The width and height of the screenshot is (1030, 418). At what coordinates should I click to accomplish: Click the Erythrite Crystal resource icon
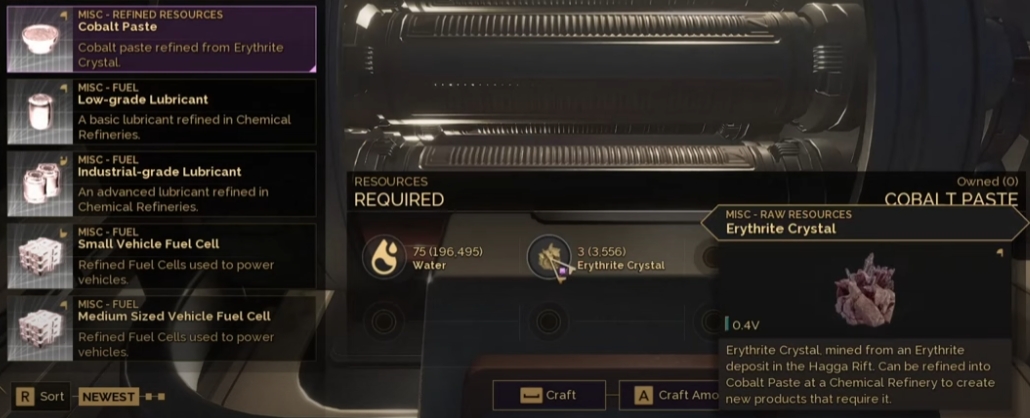tap(549, 257)
